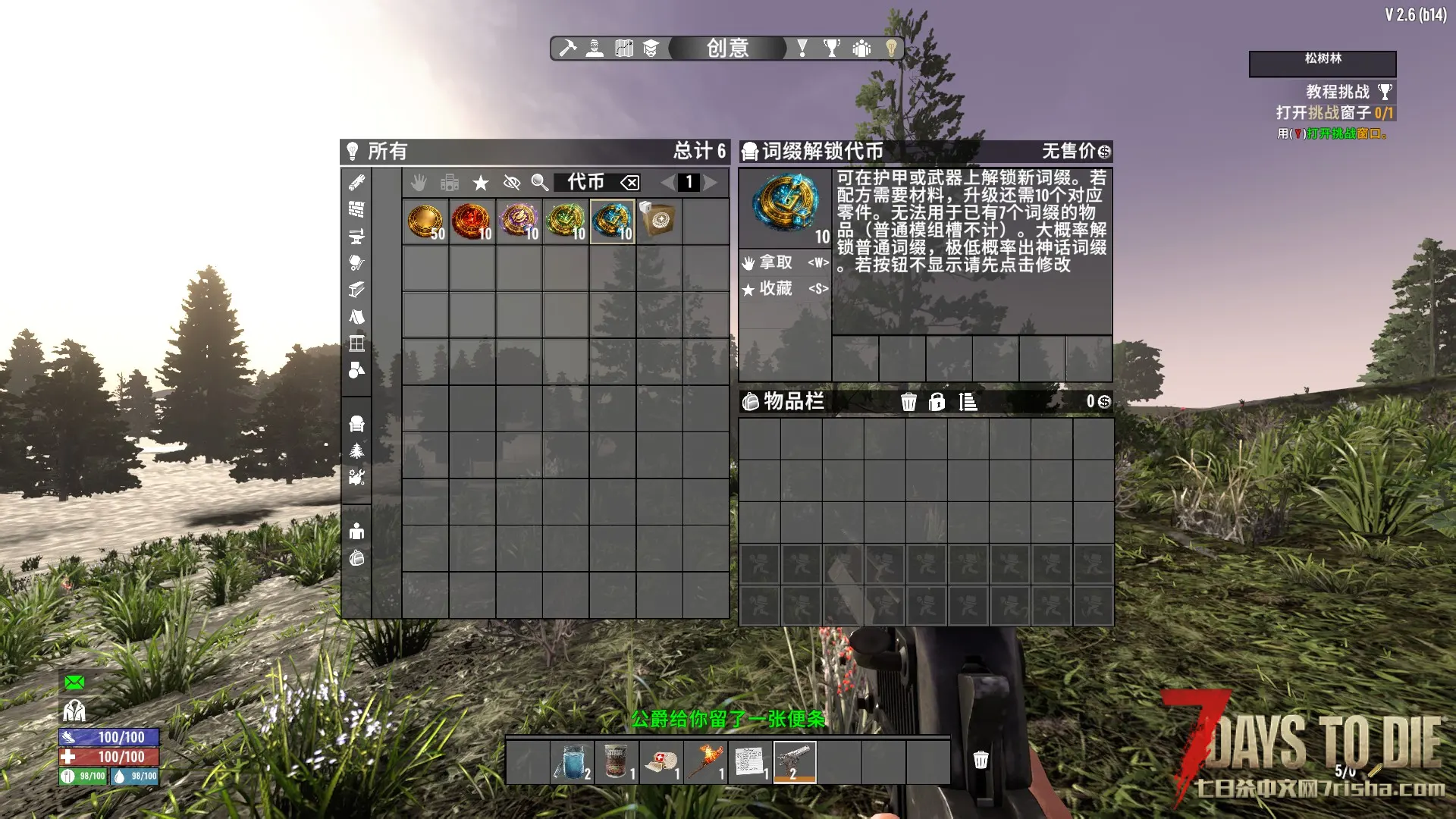Select the green token stack

pyautogui.click(x=566, y=221)
